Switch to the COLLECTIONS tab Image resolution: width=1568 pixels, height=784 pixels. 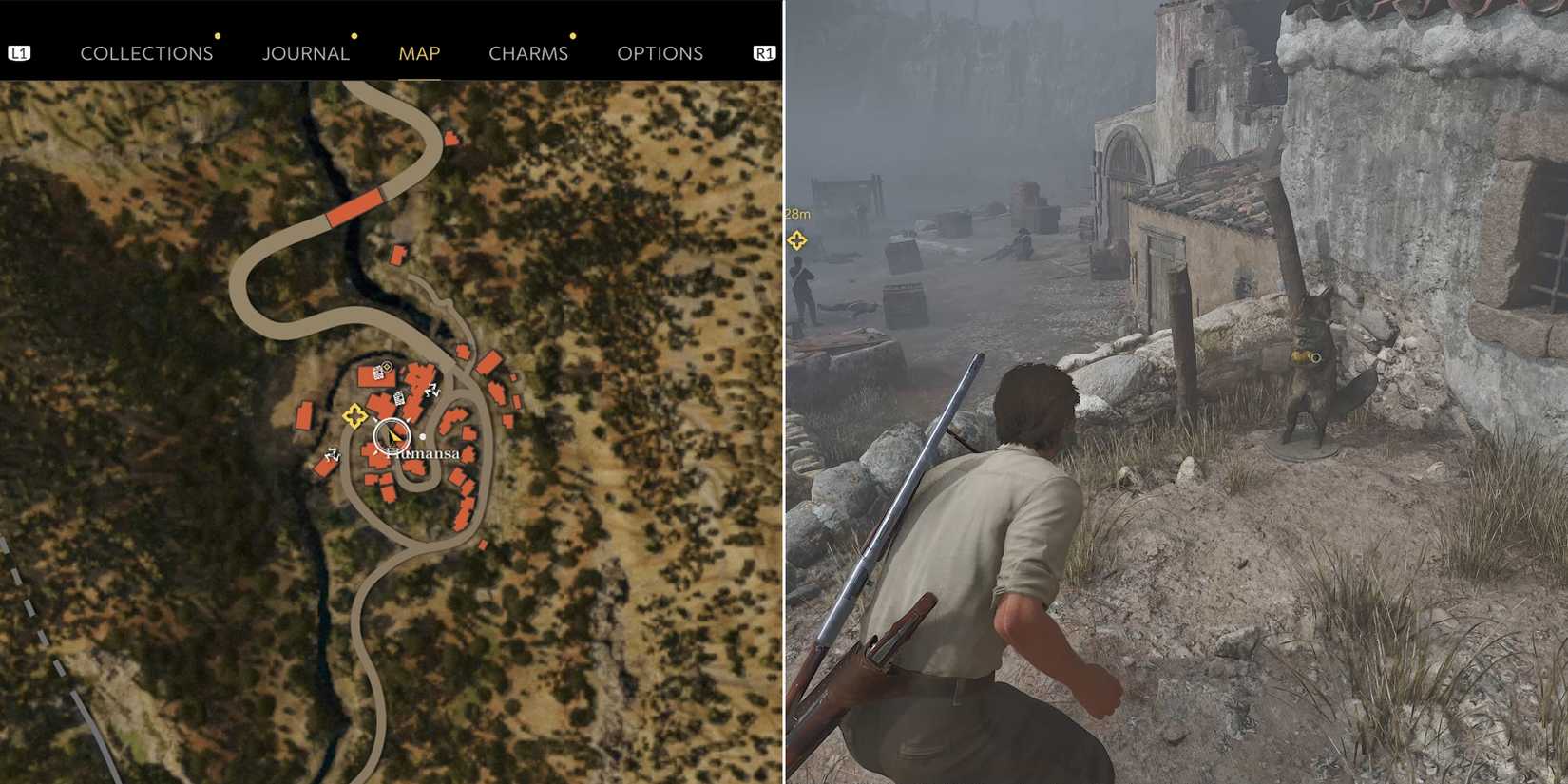147,53
